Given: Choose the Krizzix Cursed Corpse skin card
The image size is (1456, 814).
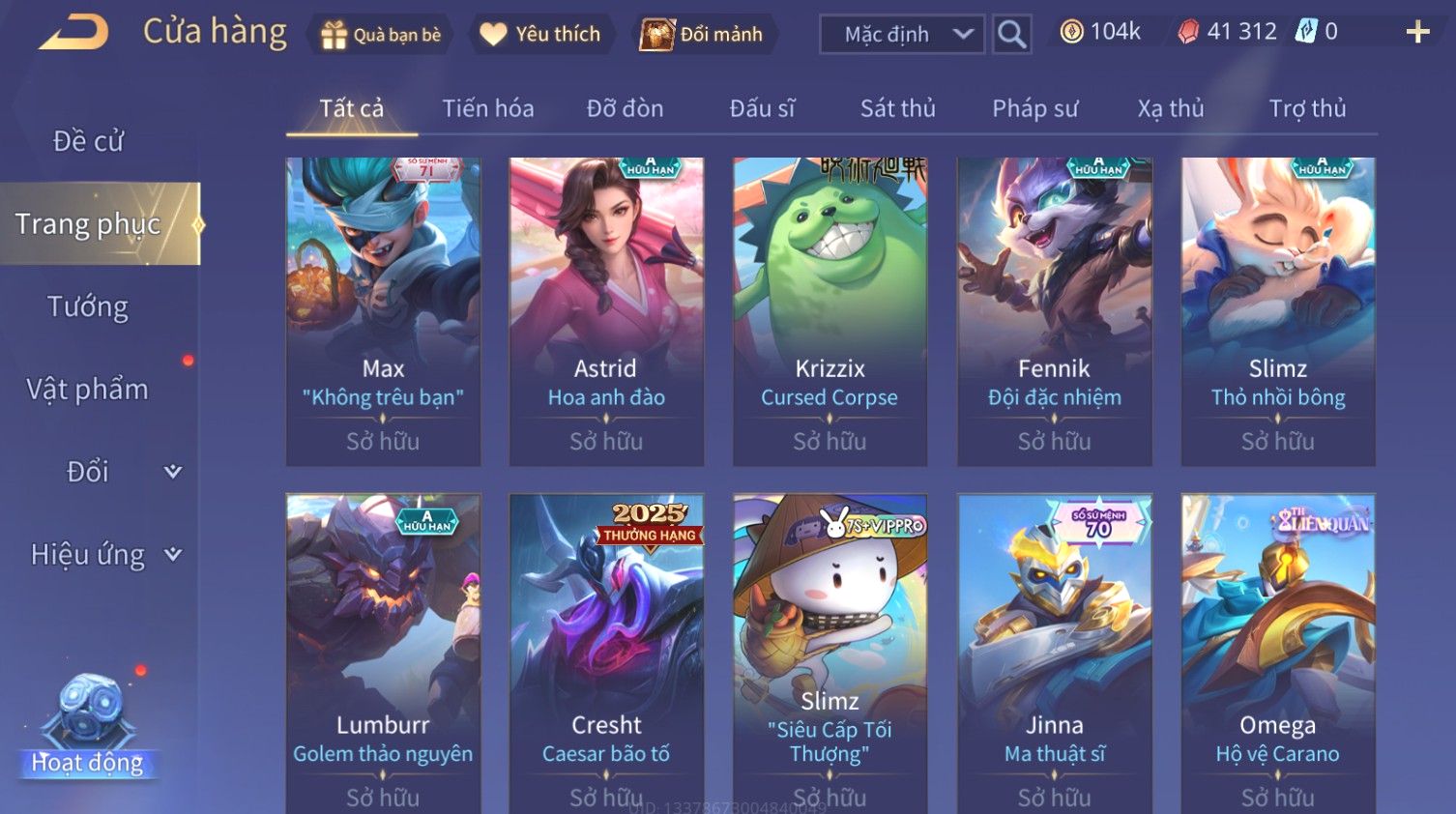Looking at the screenshot, I should 830,311.
